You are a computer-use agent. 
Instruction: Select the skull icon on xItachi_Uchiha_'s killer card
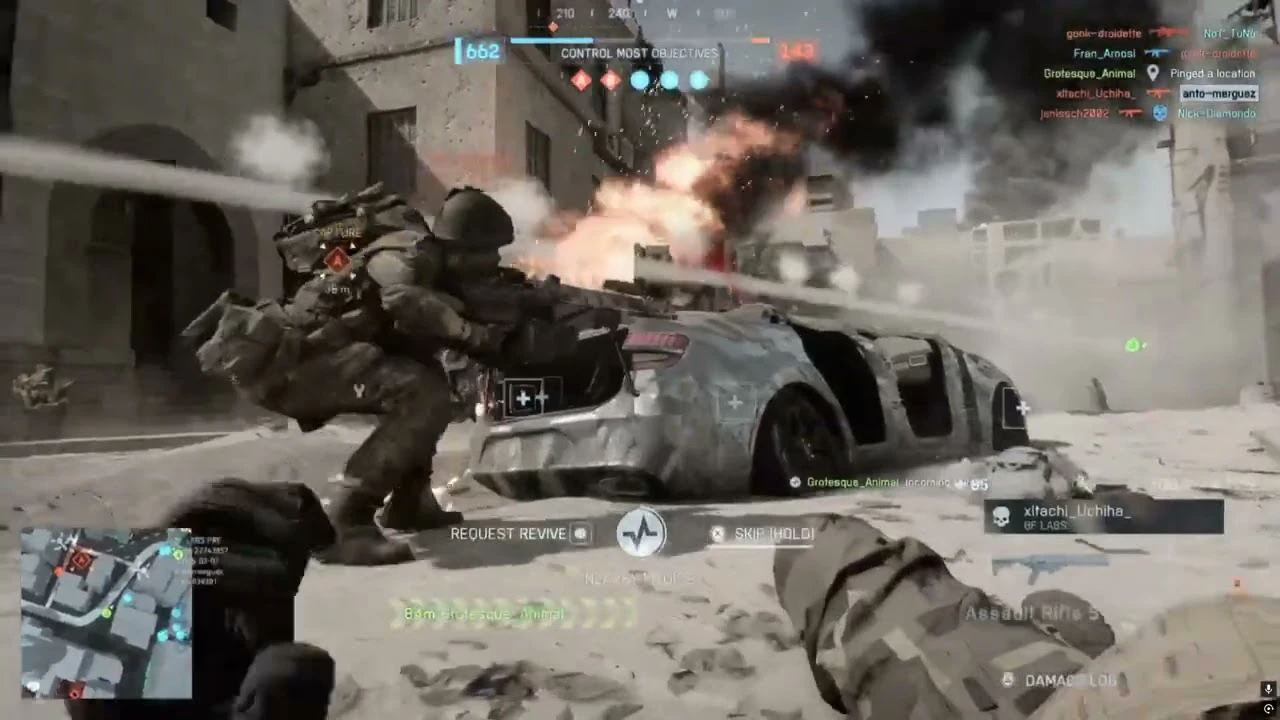tap(999, 517)
